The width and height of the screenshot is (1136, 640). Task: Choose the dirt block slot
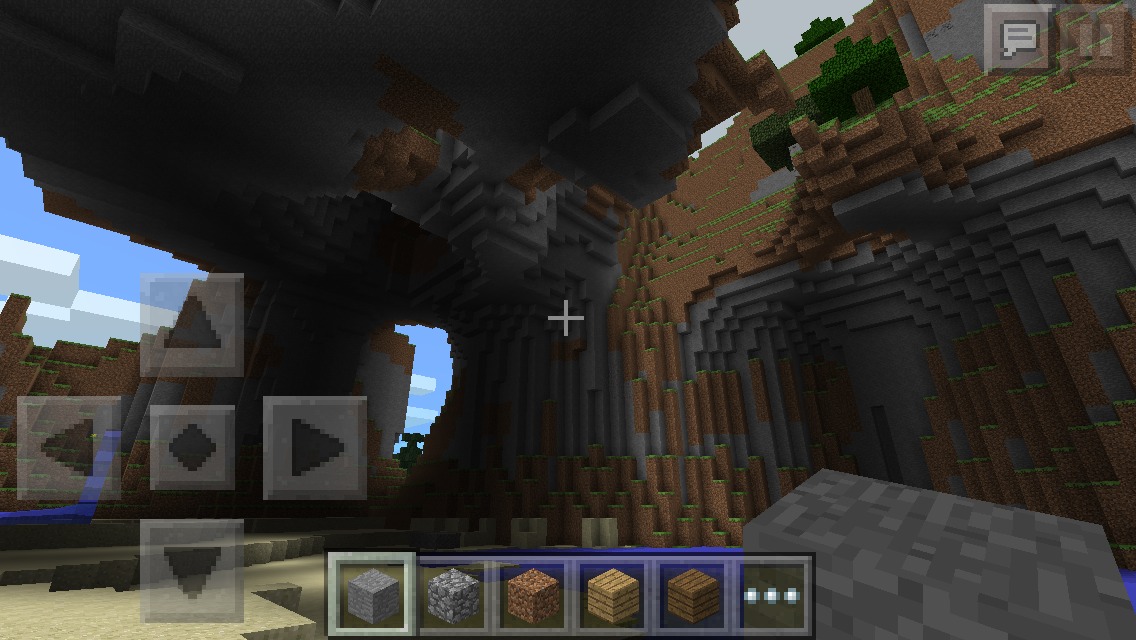[x=532, y=595]
